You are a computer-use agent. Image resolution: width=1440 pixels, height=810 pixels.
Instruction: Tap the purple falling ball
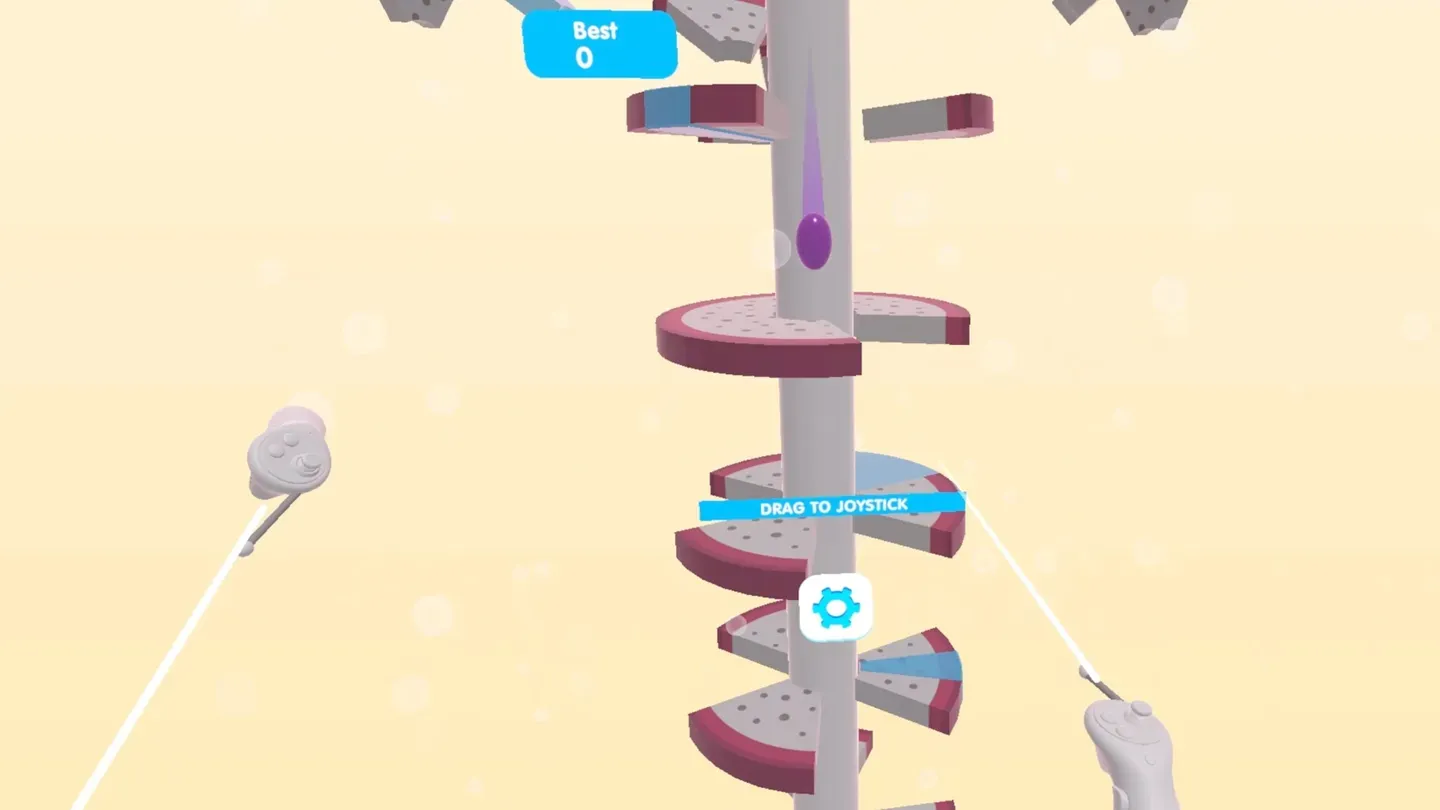click(x=812, y=238)
